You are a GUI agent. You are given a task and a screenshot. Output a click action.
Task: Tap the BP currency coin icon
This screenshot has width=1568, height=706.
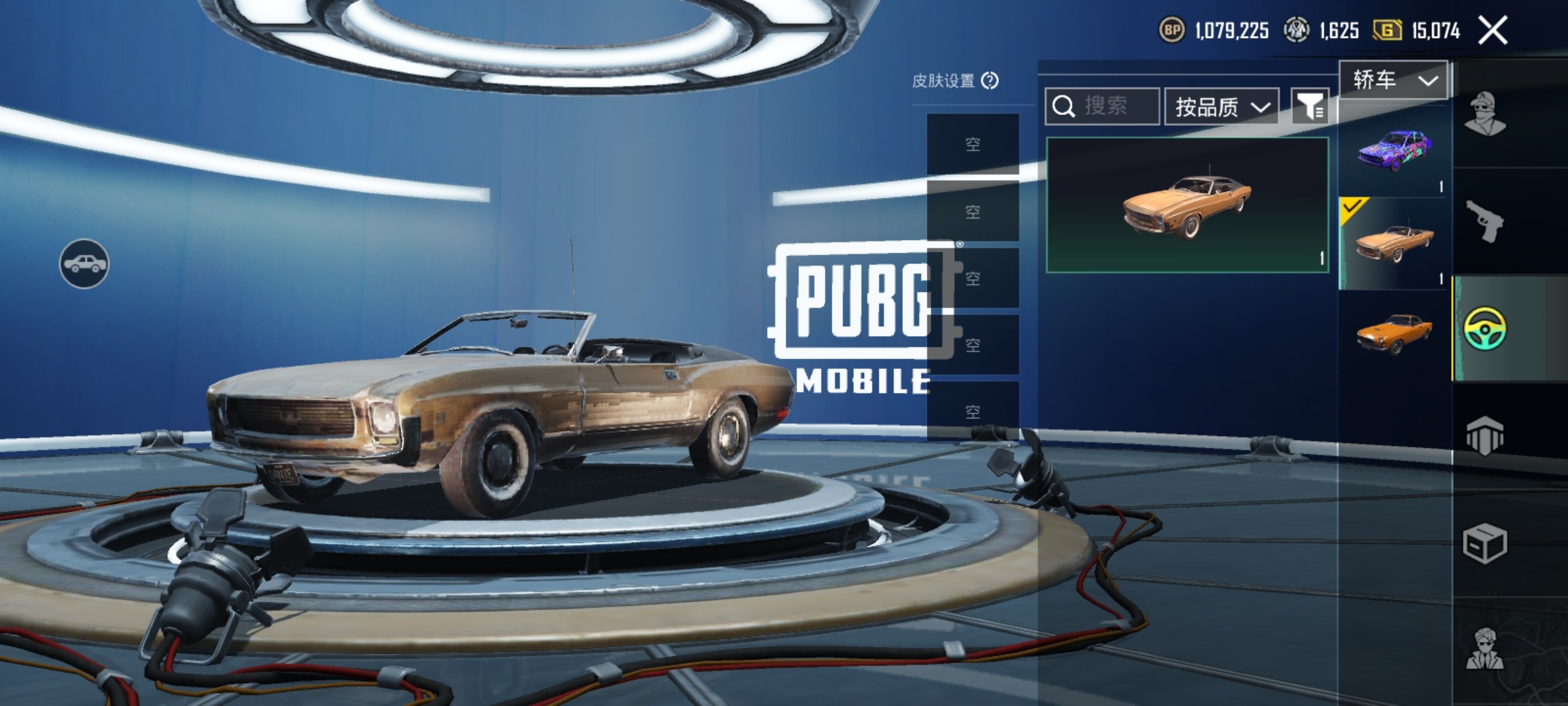click(x=1171, y=30)
